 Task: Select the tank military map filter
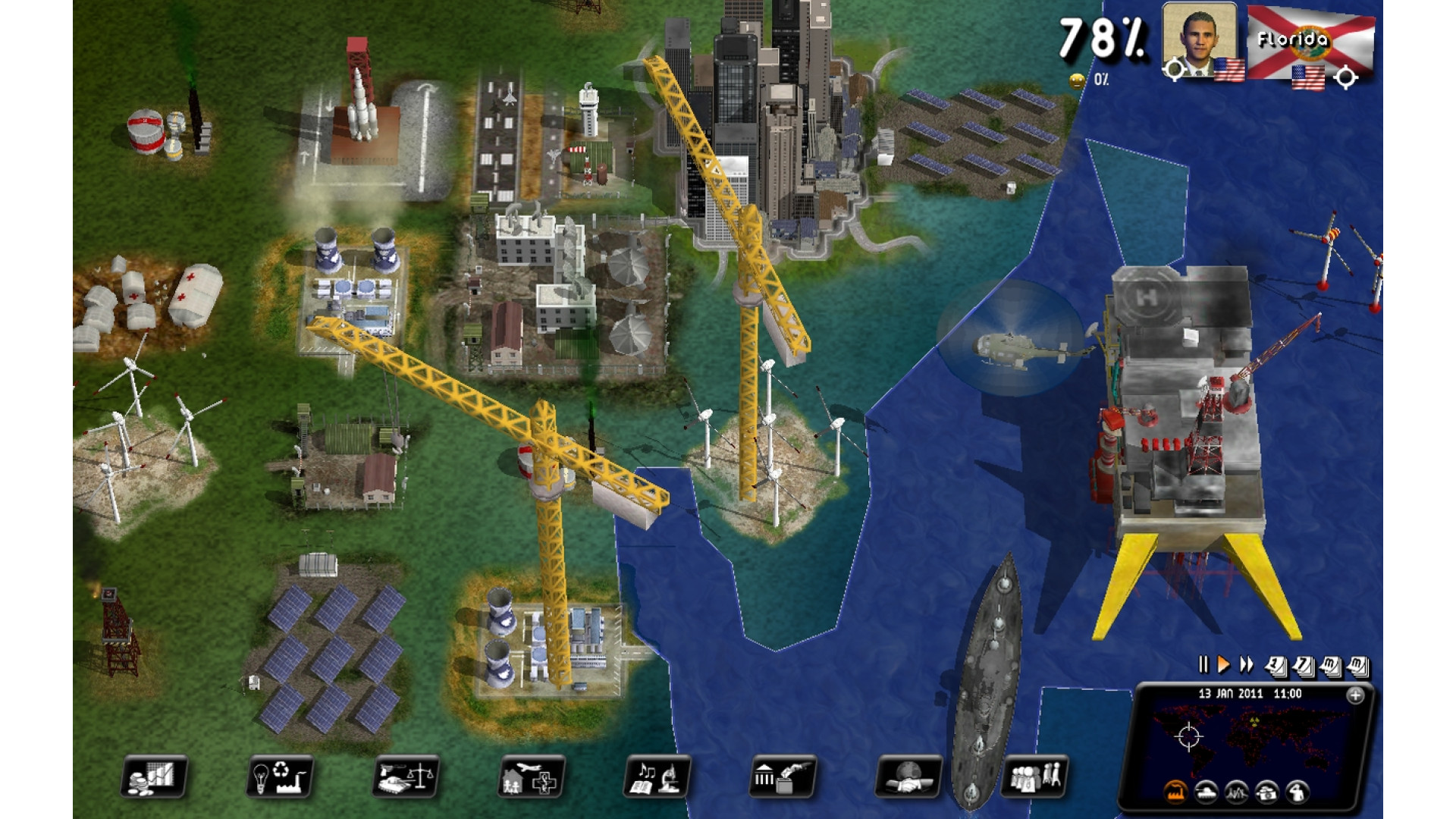pyautogui.click(x=1206, y=793)
